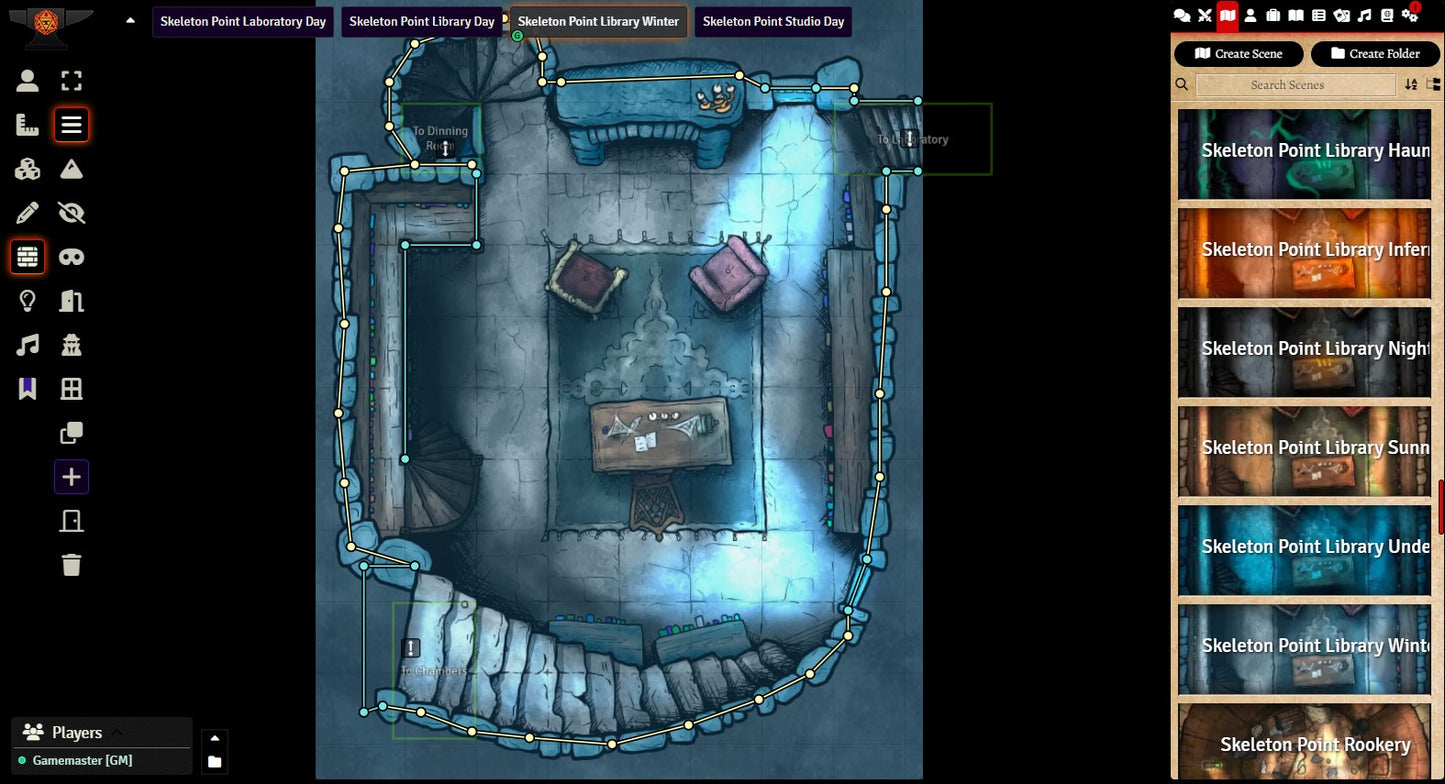Create a new scene
This screenshot has height=784, width=1445.
coord(1238,54)
